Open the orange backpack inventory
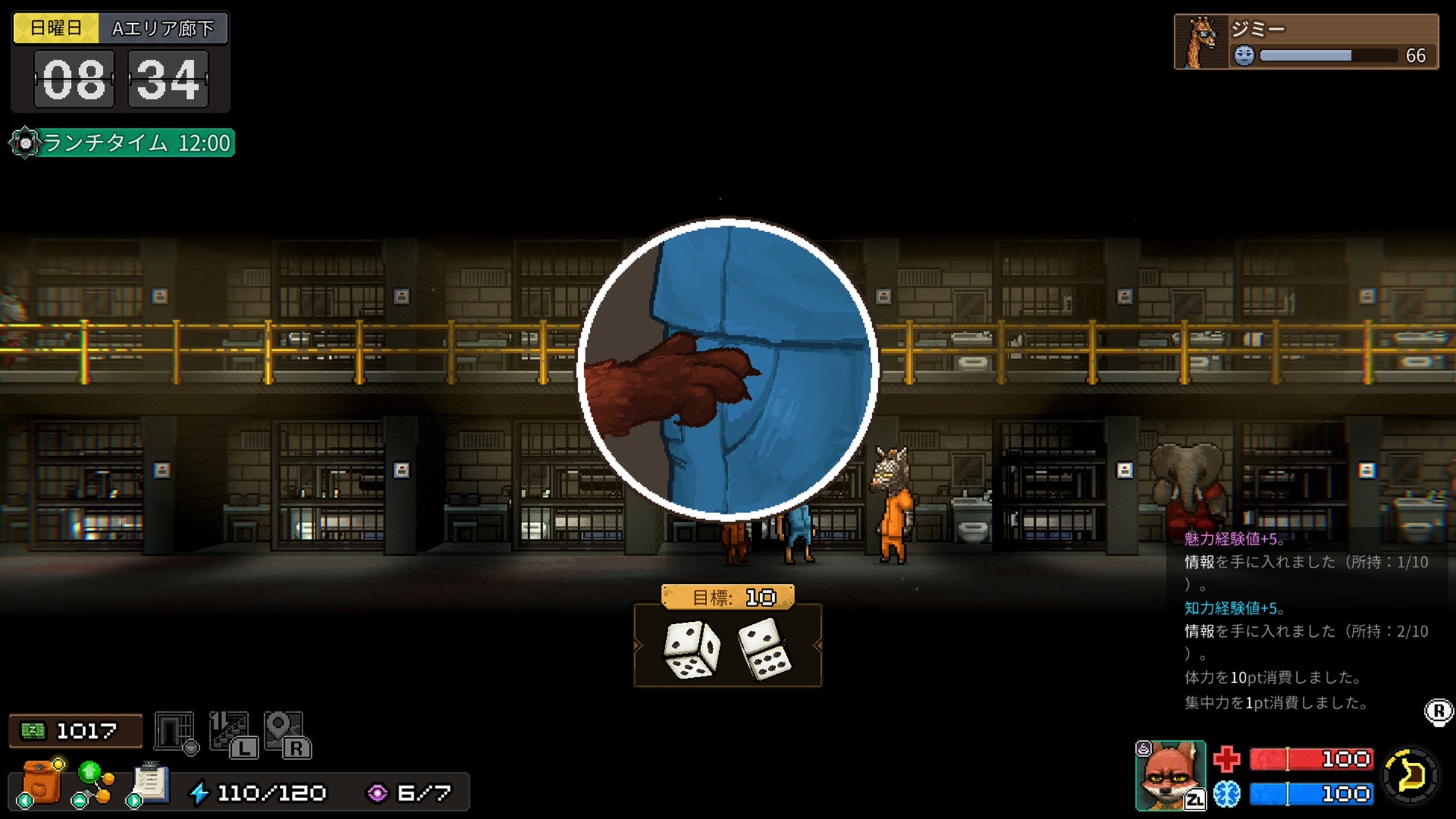Viewport: 1456px width, 819px height. (41, 782)
